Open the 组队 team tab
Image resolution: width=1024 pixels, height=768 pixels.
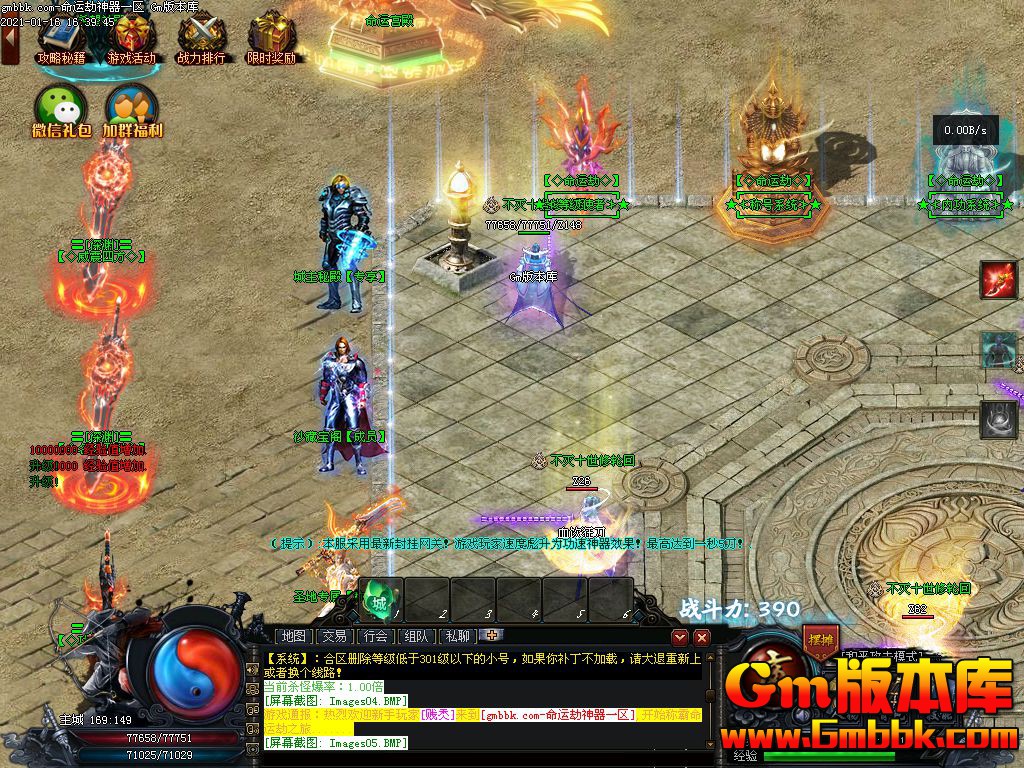[x=416, y=636]
